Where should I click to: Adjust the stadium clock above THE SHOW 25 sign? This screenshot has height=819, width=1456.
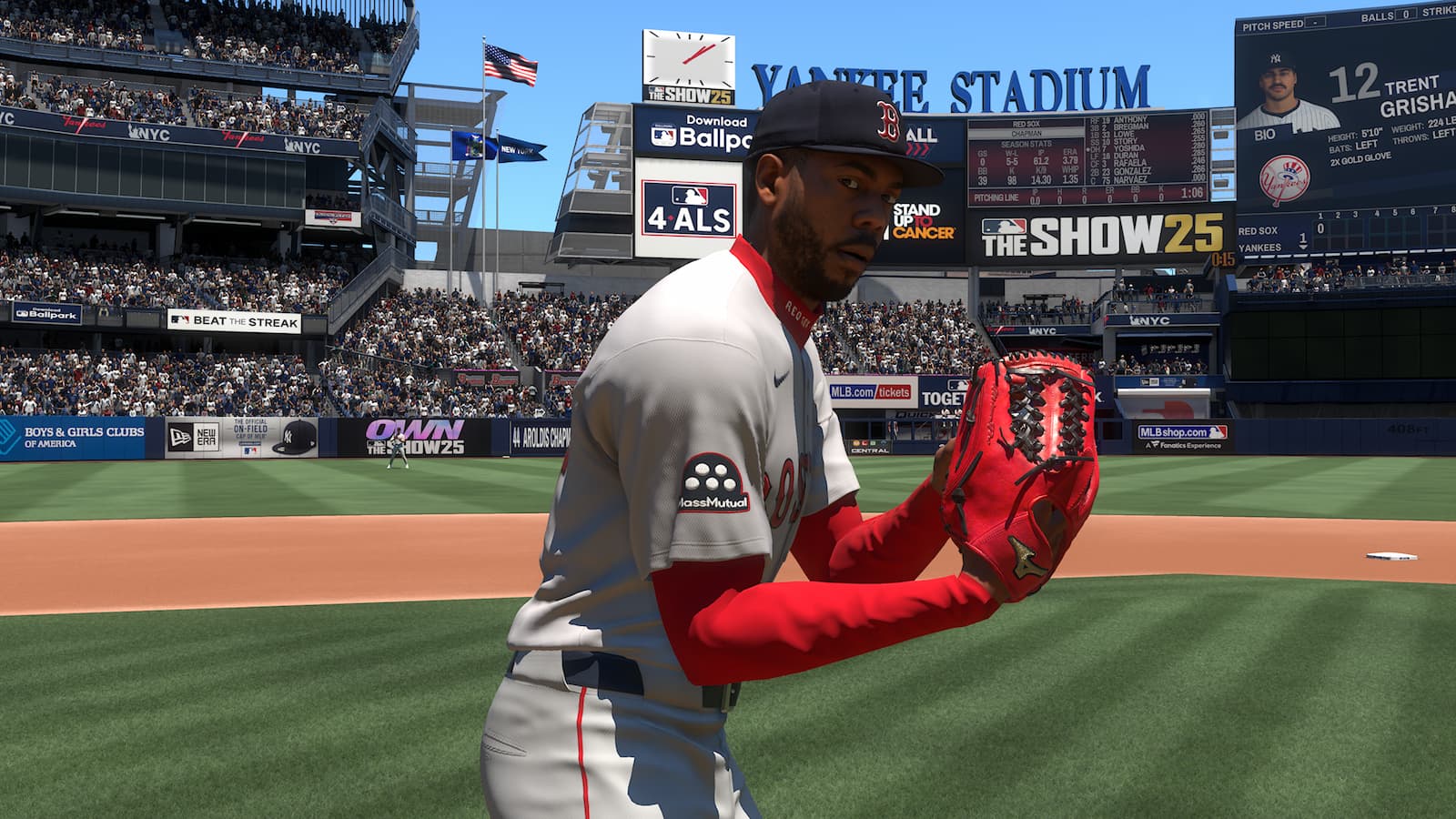pyautogui.click(x=689, y=56)
